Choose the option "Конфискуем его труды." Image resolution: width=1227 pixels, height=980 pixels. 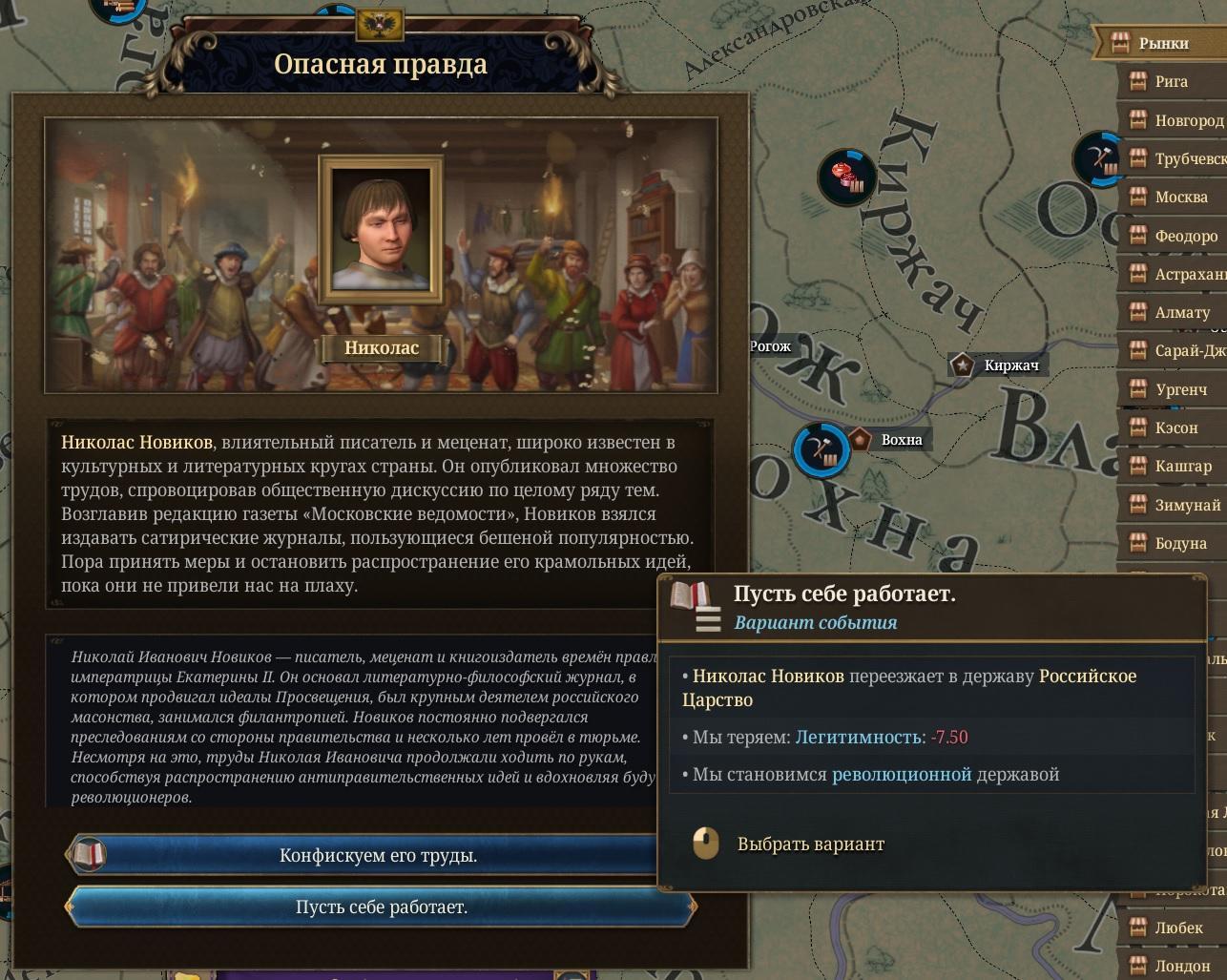click(x=378, y=855)
